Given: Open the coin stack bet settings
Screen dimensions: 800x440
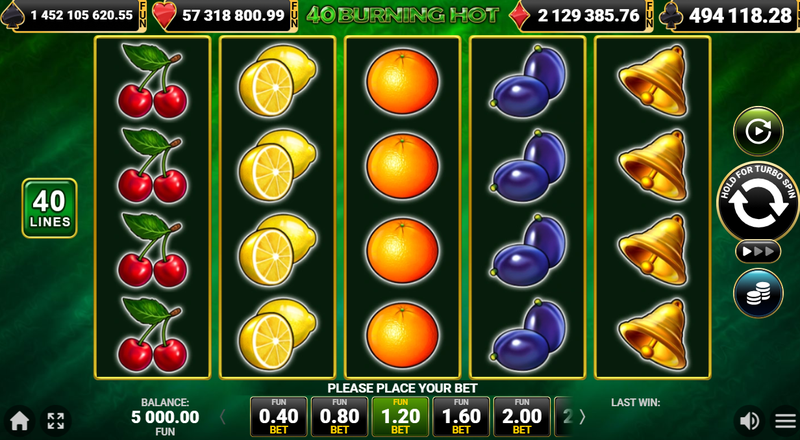Looking at the screenshot, I should [x=757, y=293].
